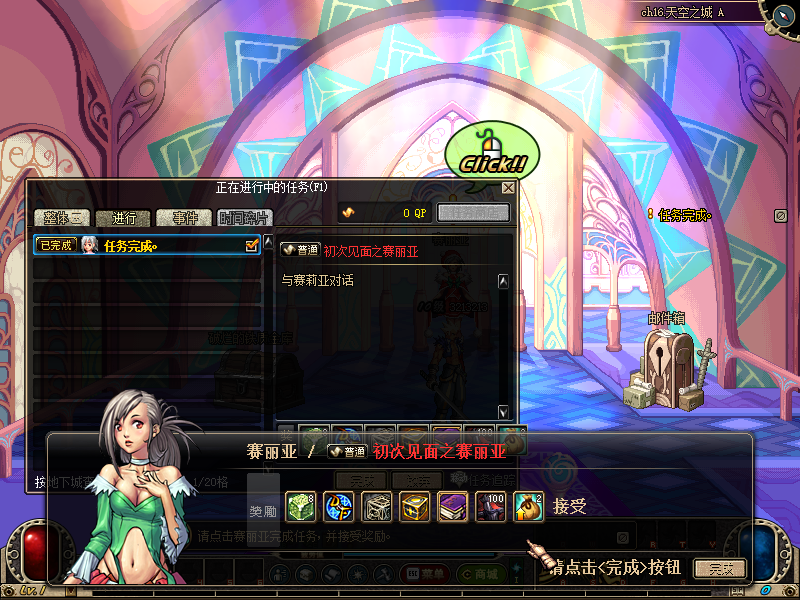
Task: Click the grey stone box reward
Action: point(376,507)
